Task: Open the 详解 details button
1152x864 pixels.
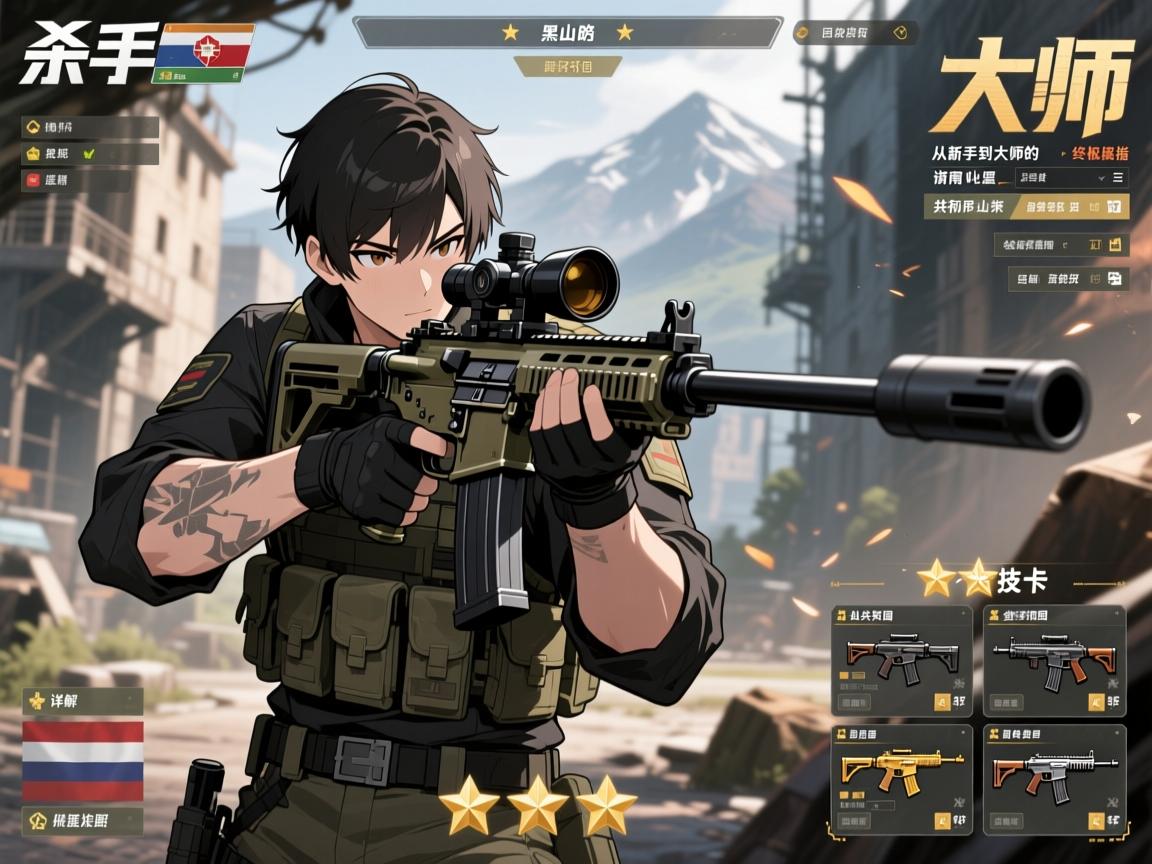Action: (x=83, y=700)
